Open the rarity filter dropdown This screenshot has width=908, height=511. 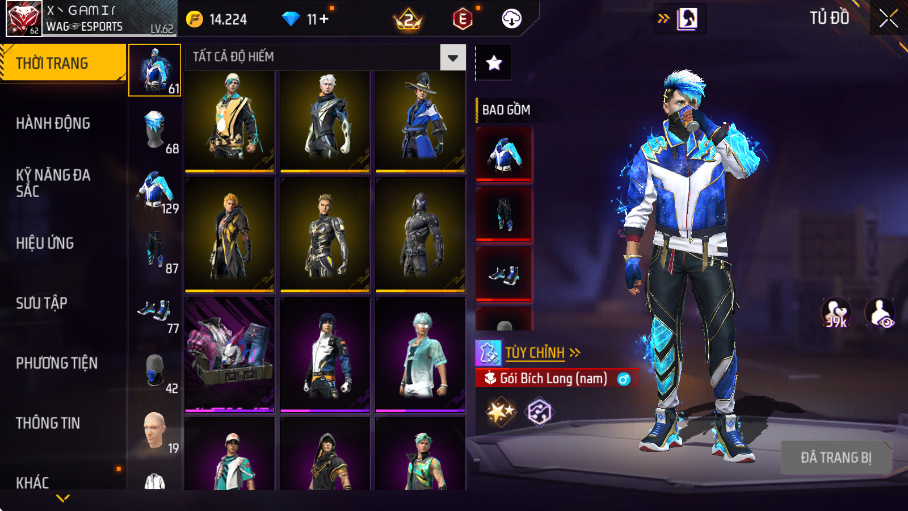click(453, 57)
